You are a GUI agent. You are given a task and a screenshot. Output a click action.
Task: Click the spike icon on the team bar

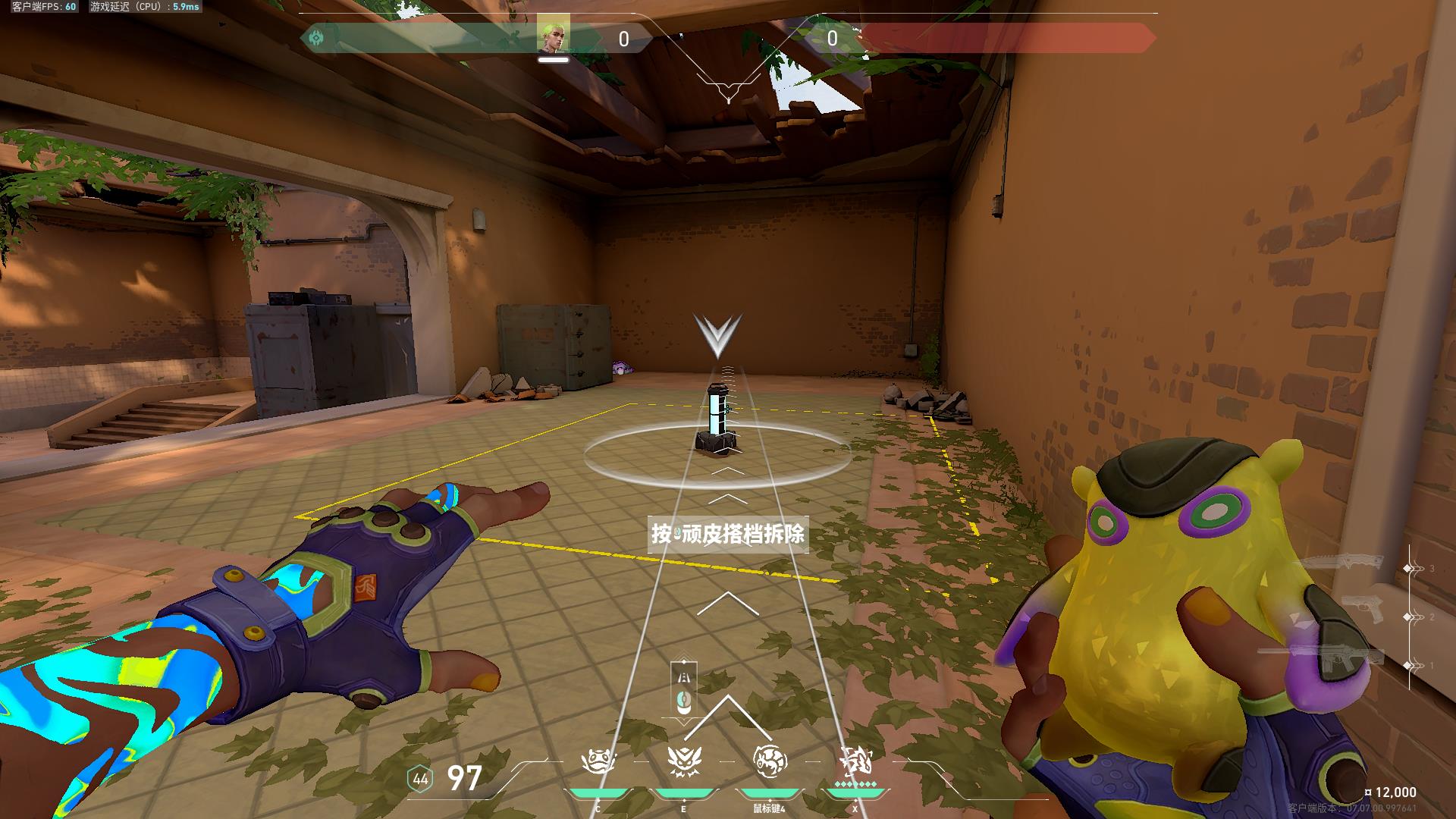pos(316,36)
